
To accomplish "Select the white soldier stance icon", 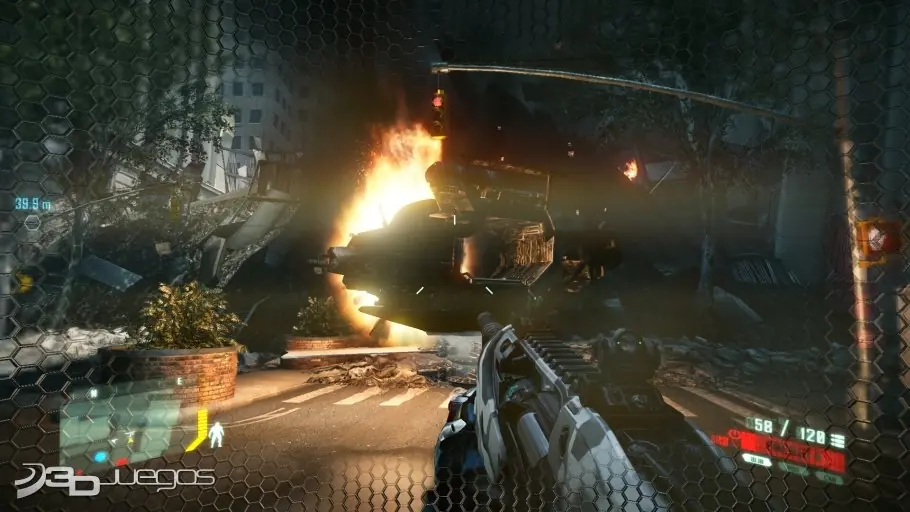I will point(217,433).
